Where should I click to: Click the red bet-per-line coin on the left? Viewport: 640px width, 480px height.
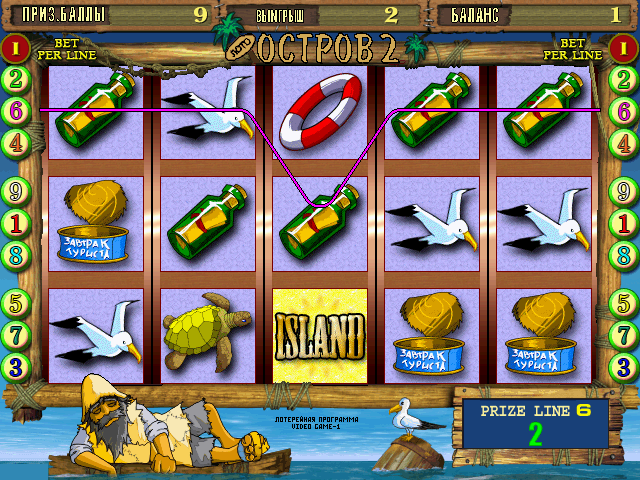(16, 47)
